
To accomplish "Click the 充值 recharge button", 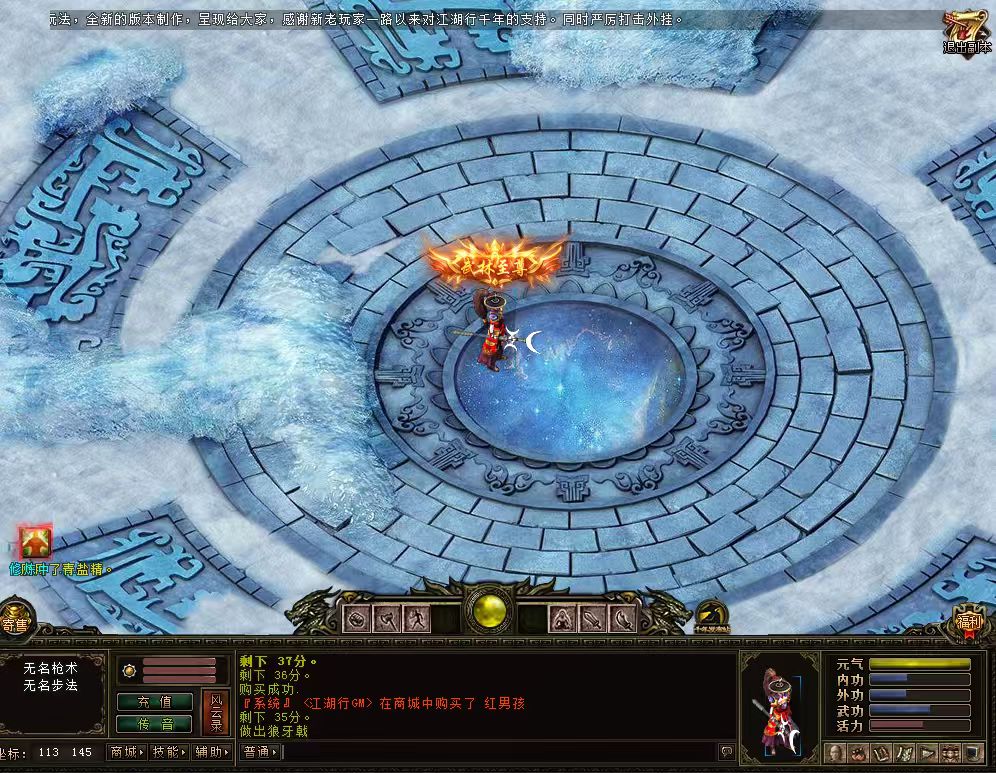I will point(155,702).
